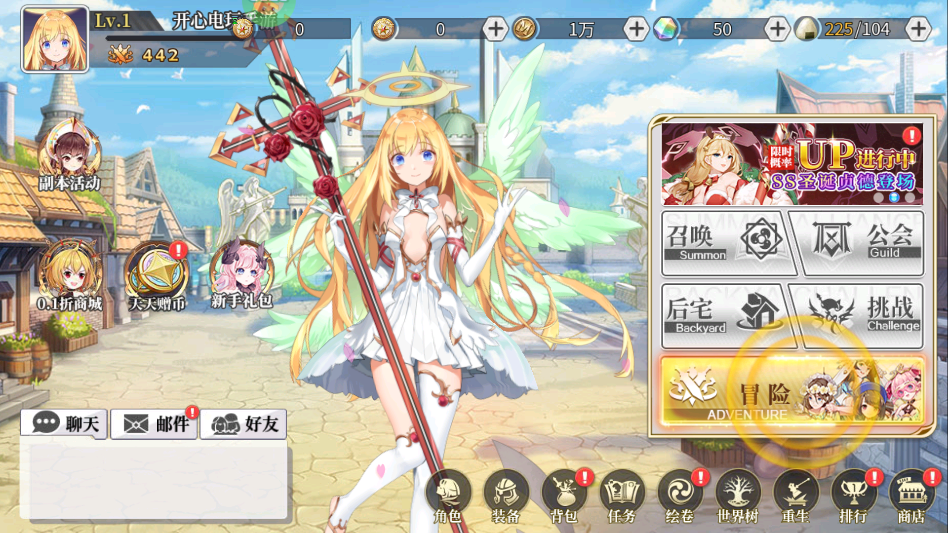Show the Friends (好友) list

(245, 424)
